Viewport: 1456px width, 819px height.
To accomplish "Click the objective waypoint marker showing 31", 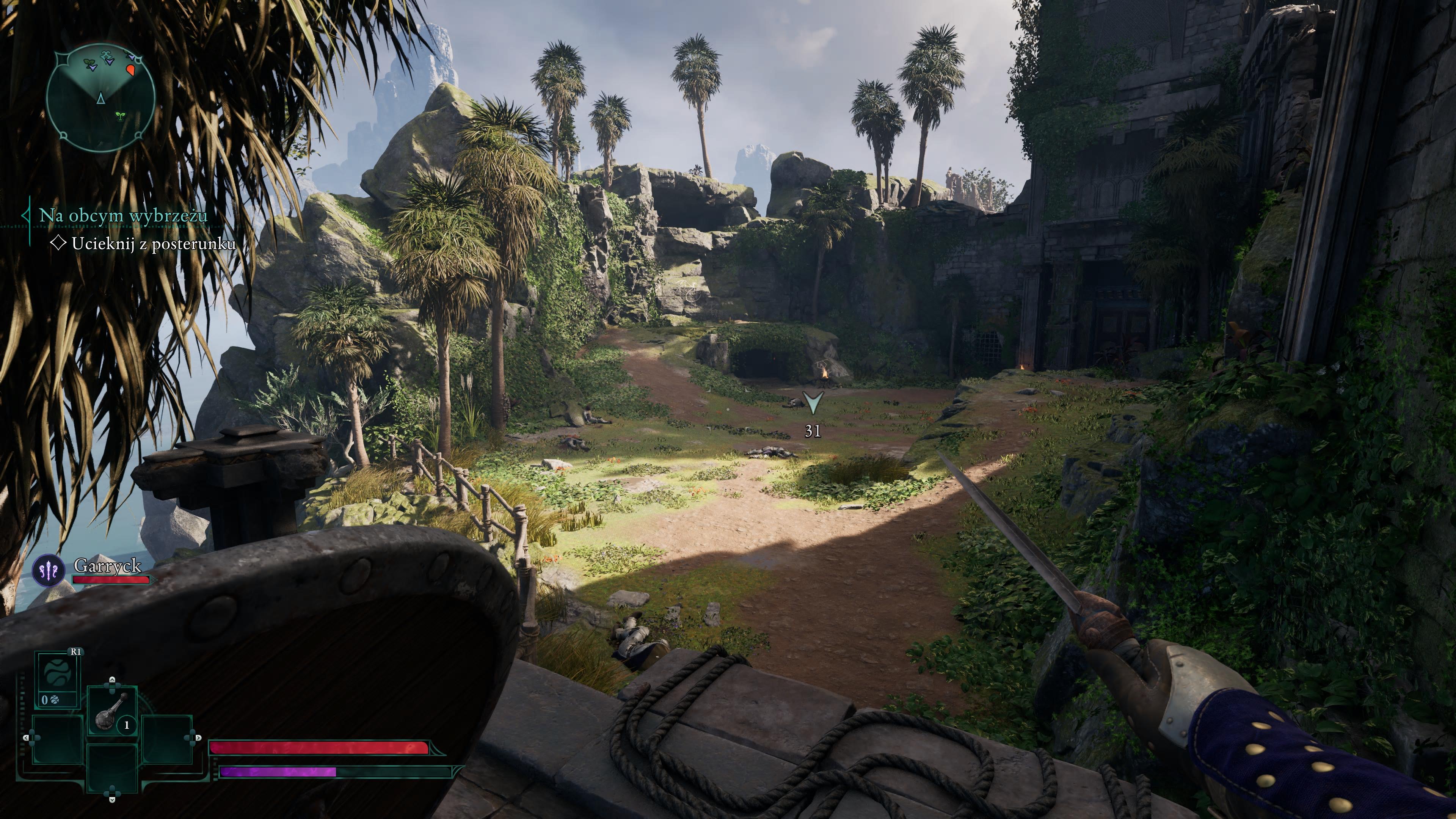I will pyautogui.click(x=813, y=403).
